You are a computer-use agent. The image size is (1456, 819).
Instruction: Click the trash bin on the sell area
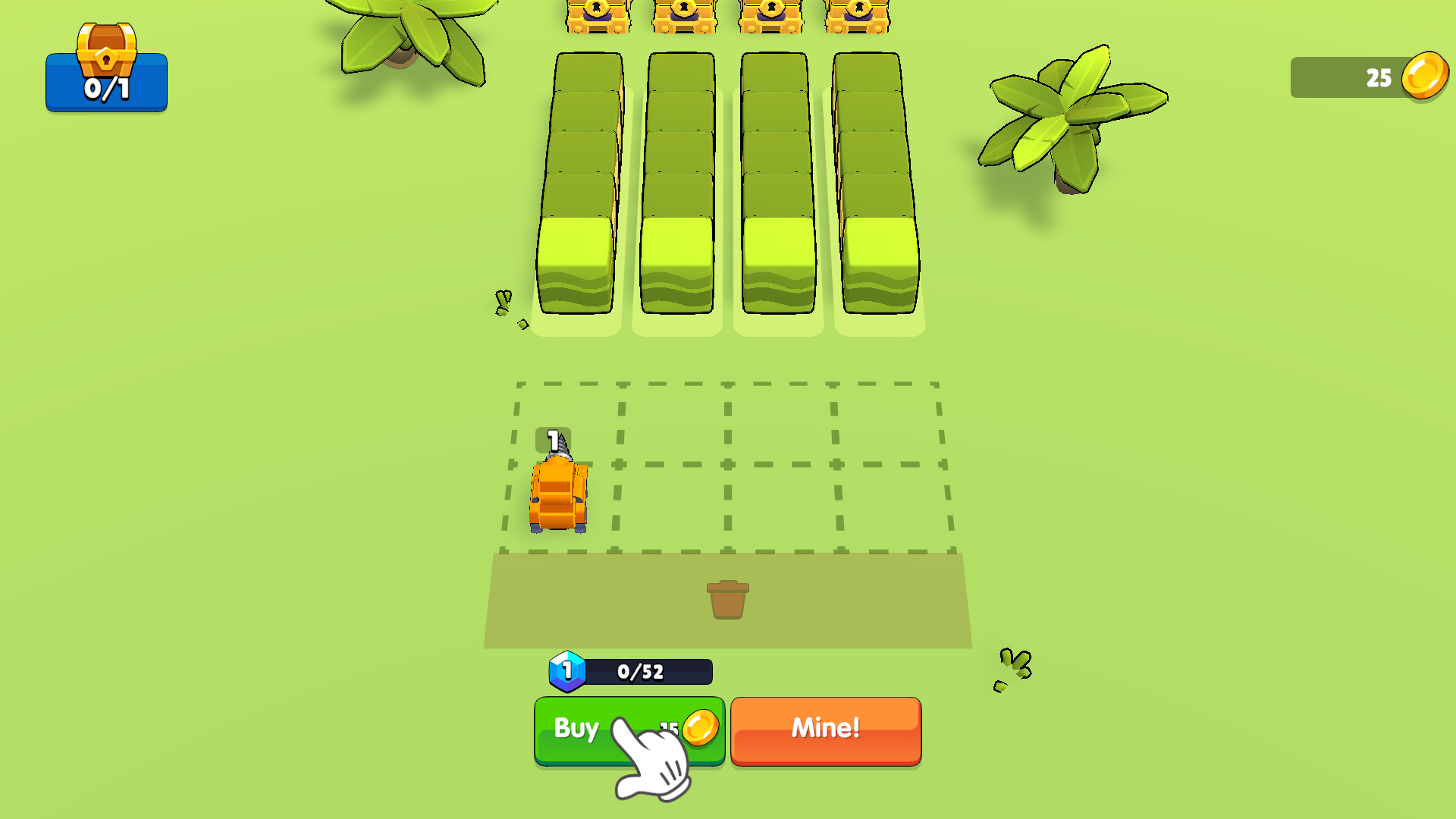coord(729,599)
